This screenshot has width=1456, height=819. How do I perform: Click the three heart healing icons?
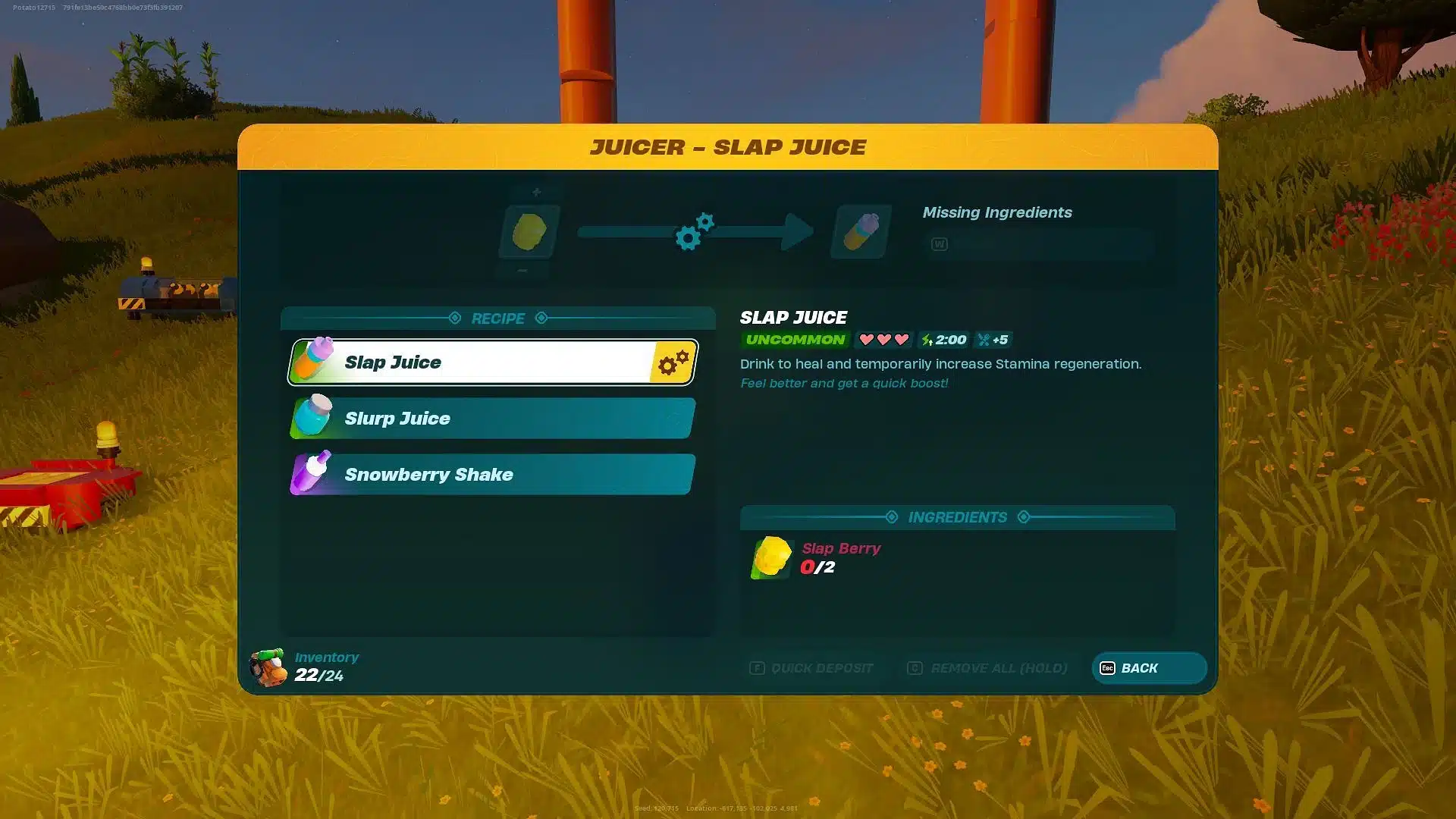coord(883,340)
